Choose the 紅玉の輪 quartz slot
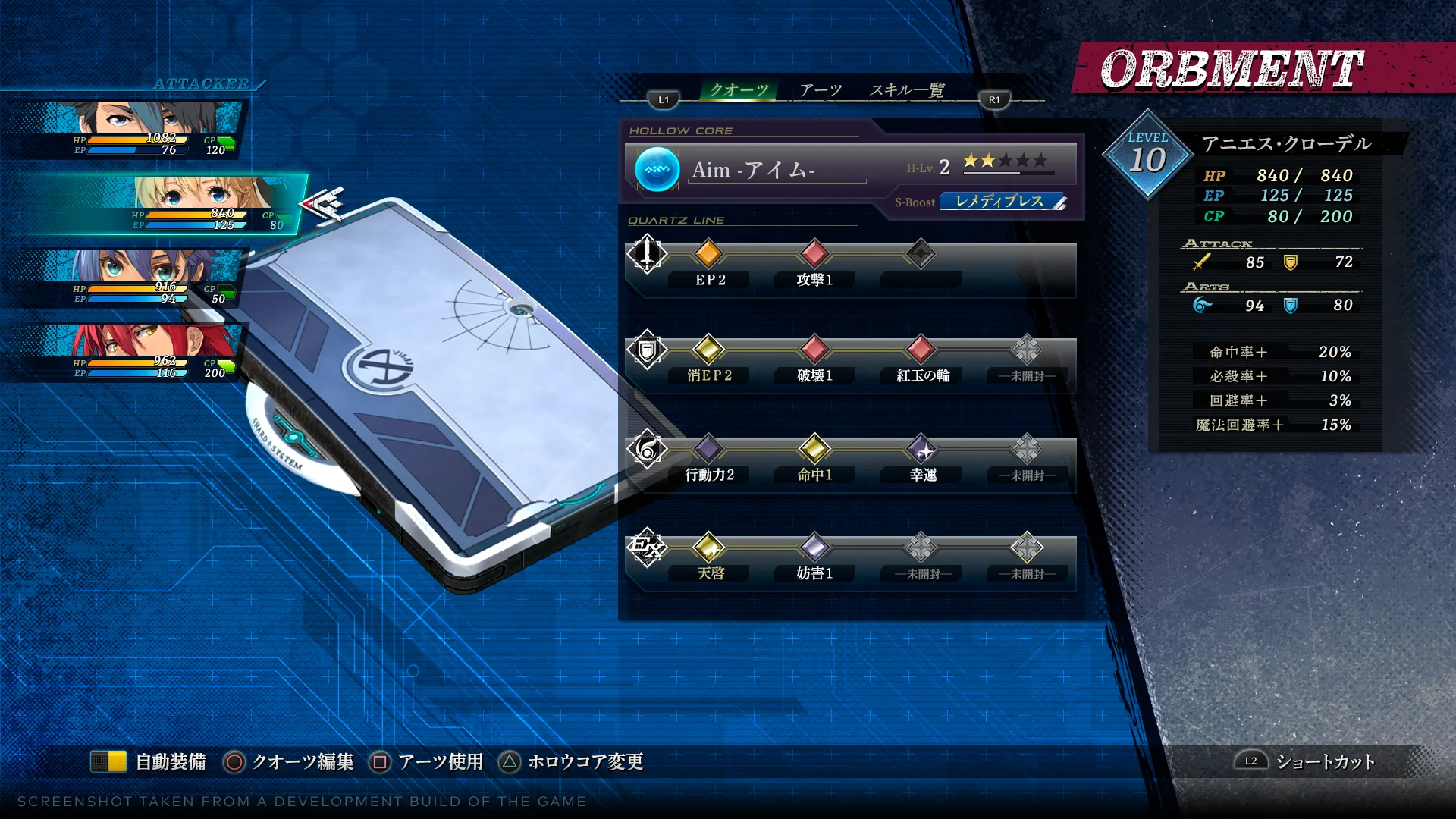 [921, 350]
